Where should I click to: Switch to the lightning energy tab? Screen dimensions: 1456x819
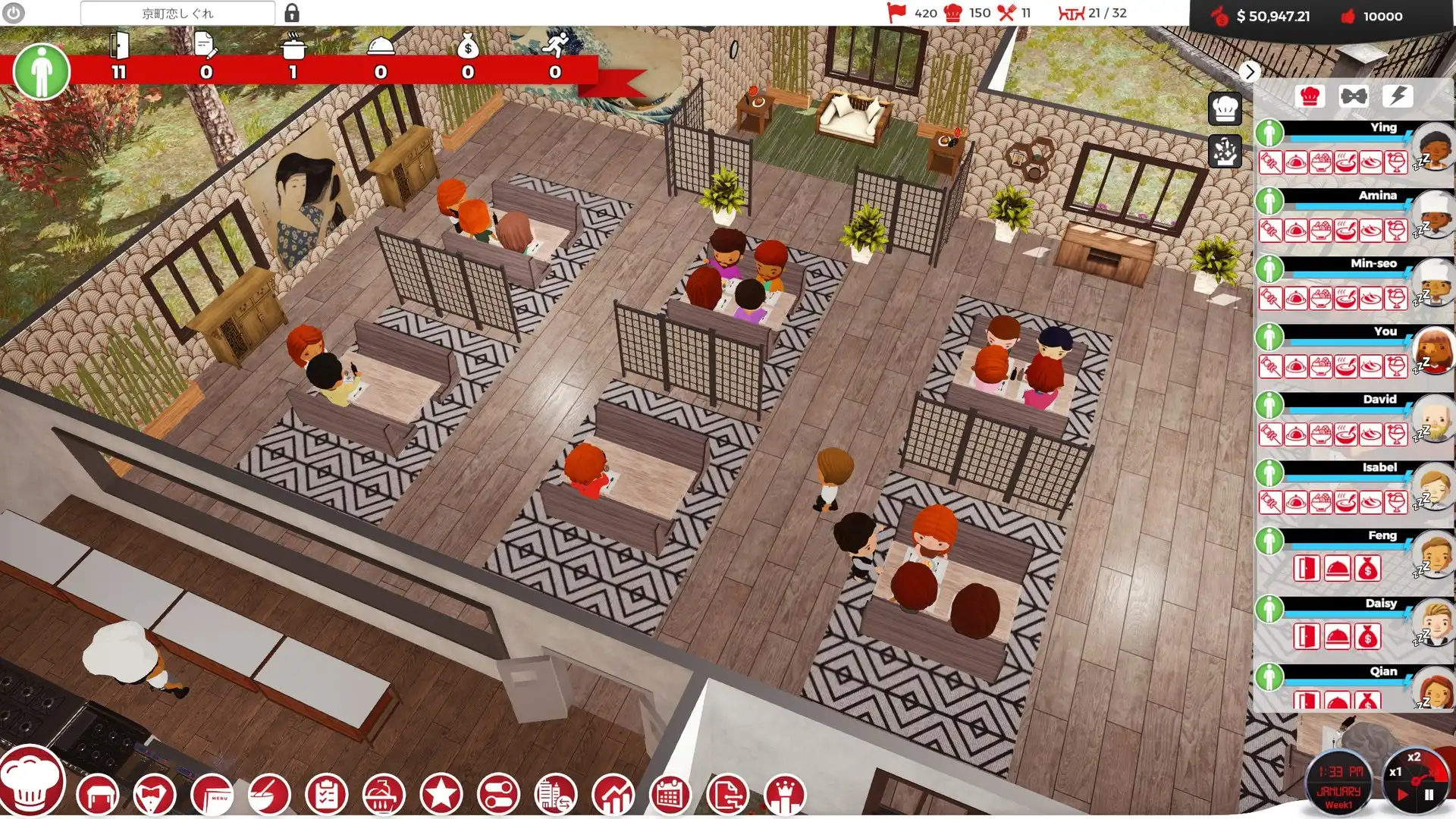point(1399,96)
